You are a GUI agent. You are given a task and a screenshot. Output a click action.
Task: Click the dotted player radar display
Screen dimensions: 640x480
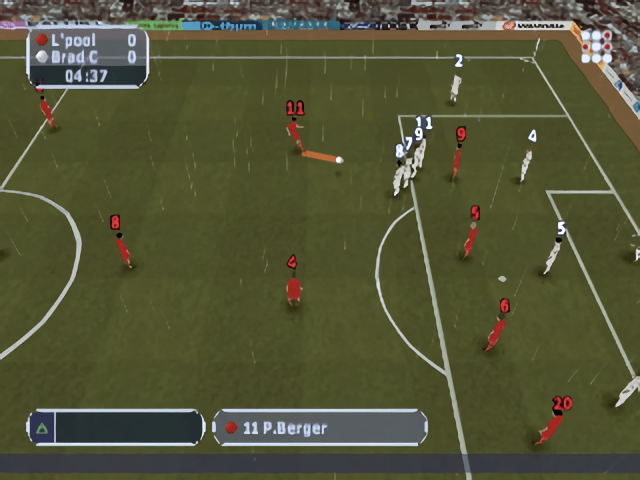(597, 46)
